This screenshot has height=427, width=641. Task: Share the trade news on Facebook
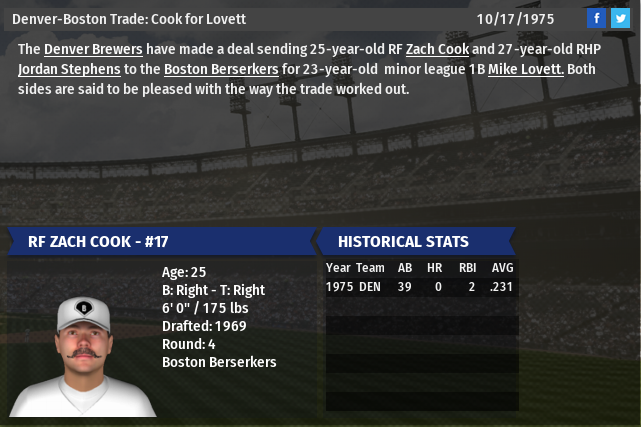(597, 18)
